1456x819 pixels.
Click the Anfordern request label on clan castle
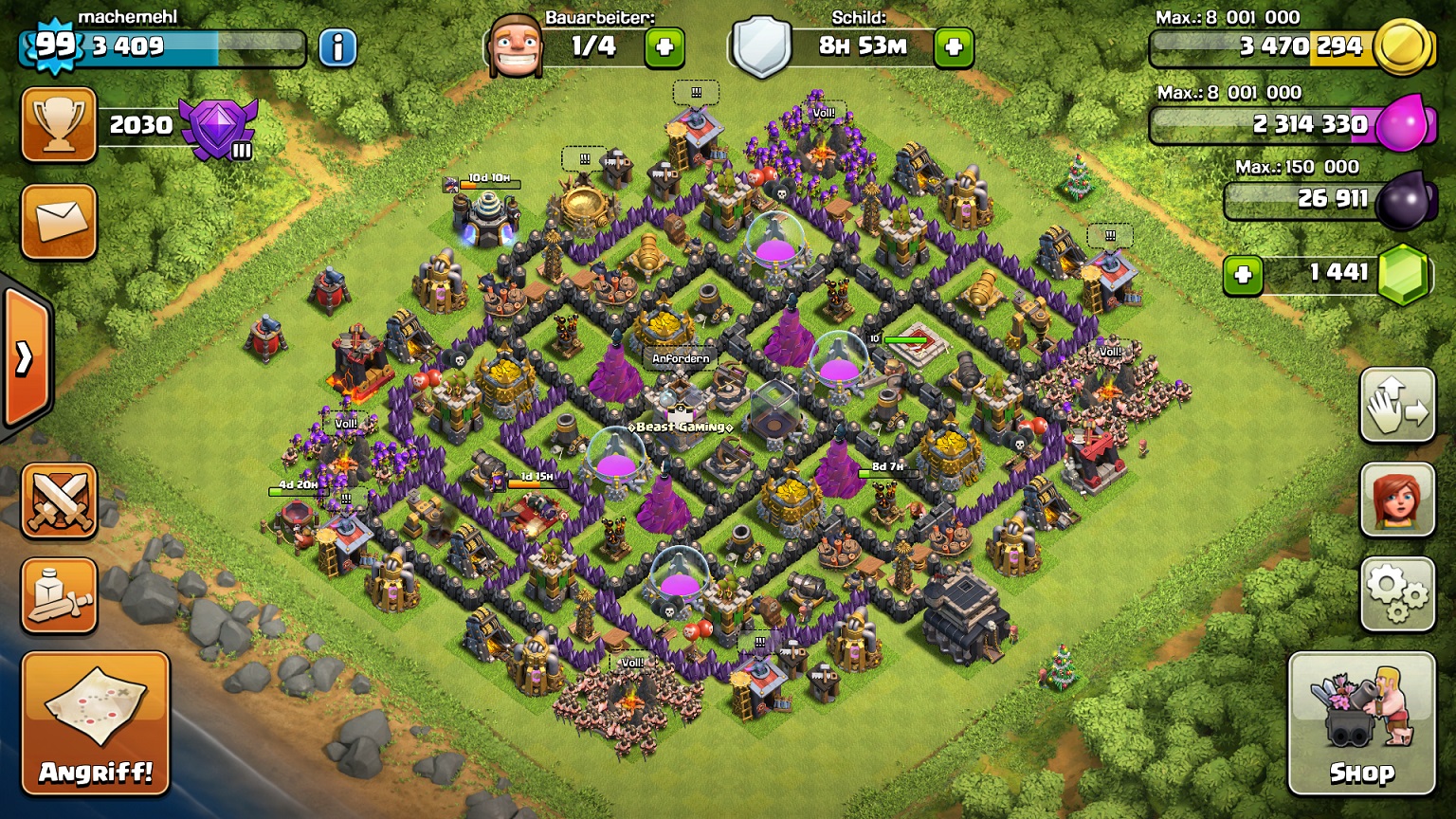pyautogui.click(x=681, y=358)
